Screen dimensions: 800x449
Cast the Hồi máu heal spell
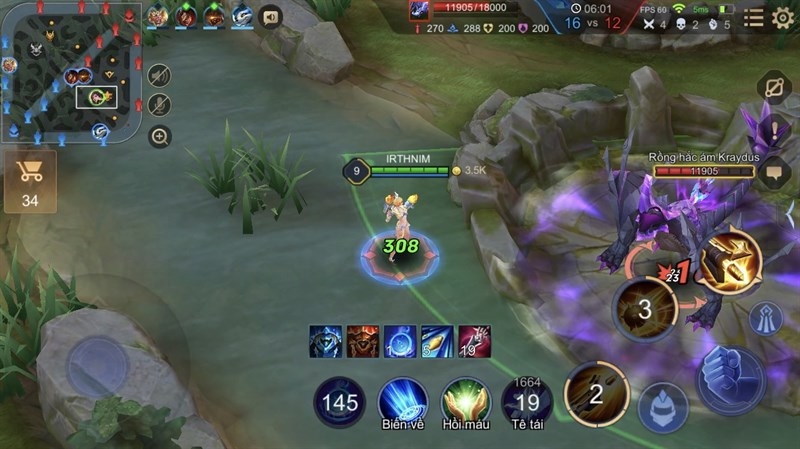click(x=465, y=401)
